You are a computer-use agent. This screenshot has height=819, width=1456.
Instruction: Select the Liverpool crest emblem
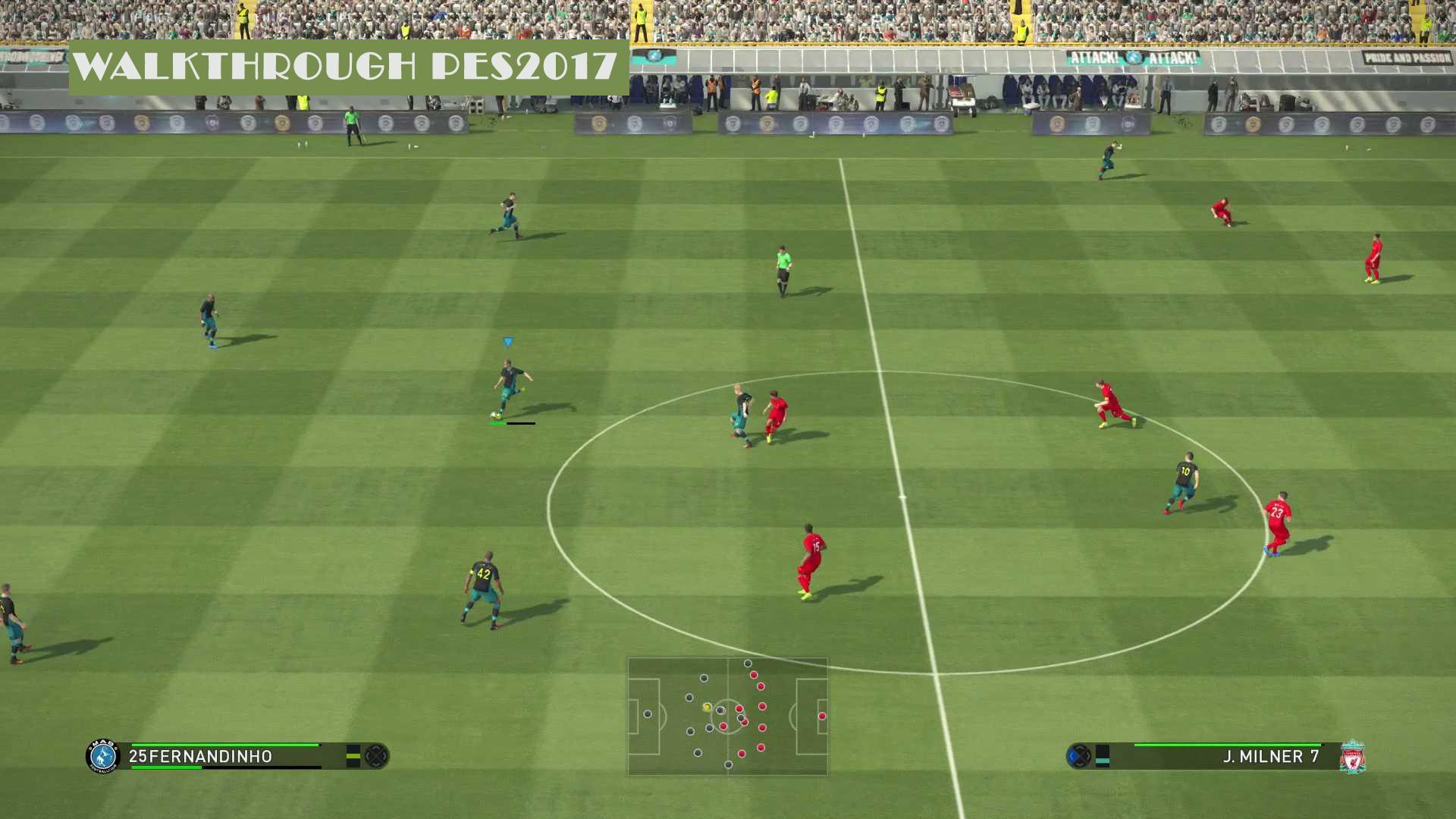coord(1352,755)
